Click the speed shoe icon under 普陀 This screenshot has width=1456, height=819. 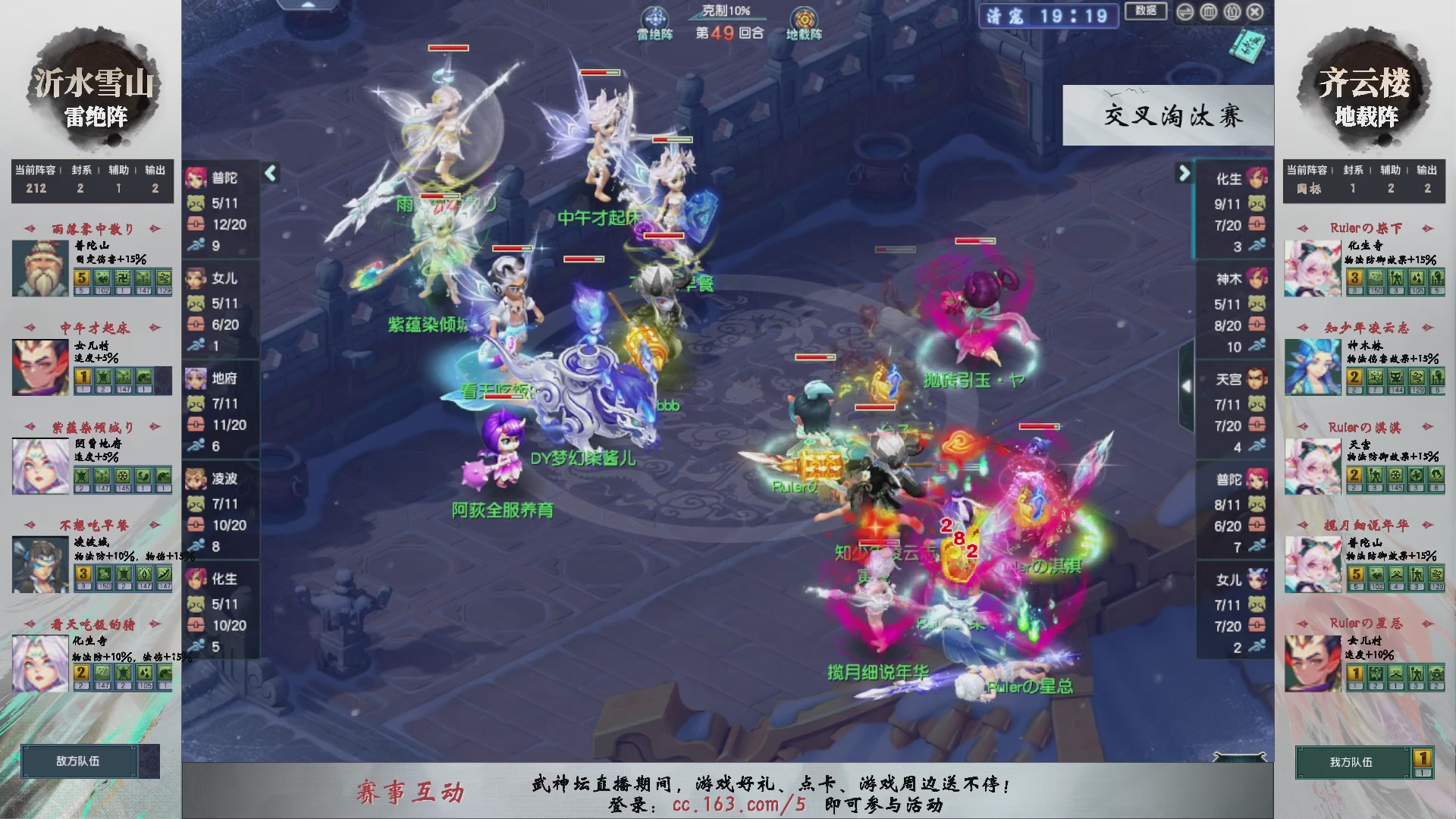196,246
